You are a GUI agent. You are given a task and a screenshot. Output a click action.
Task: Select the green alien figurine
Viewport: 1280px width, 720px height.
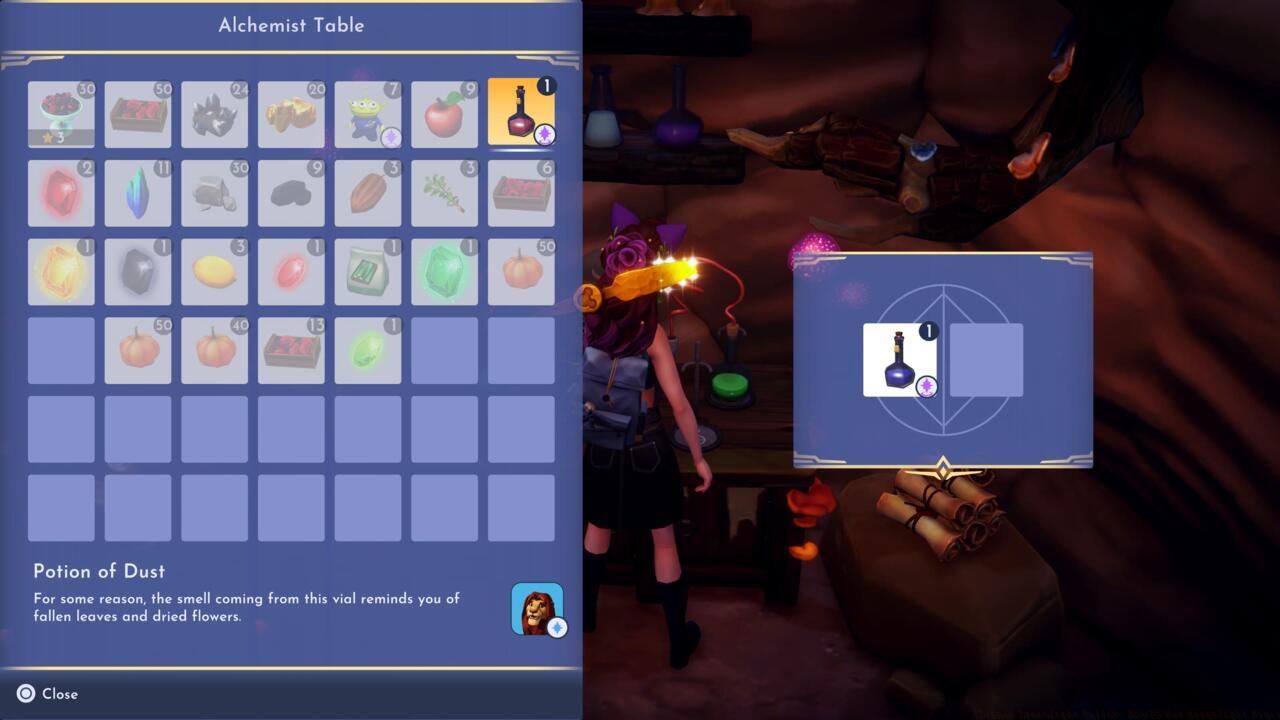click(x=368, y=112)
